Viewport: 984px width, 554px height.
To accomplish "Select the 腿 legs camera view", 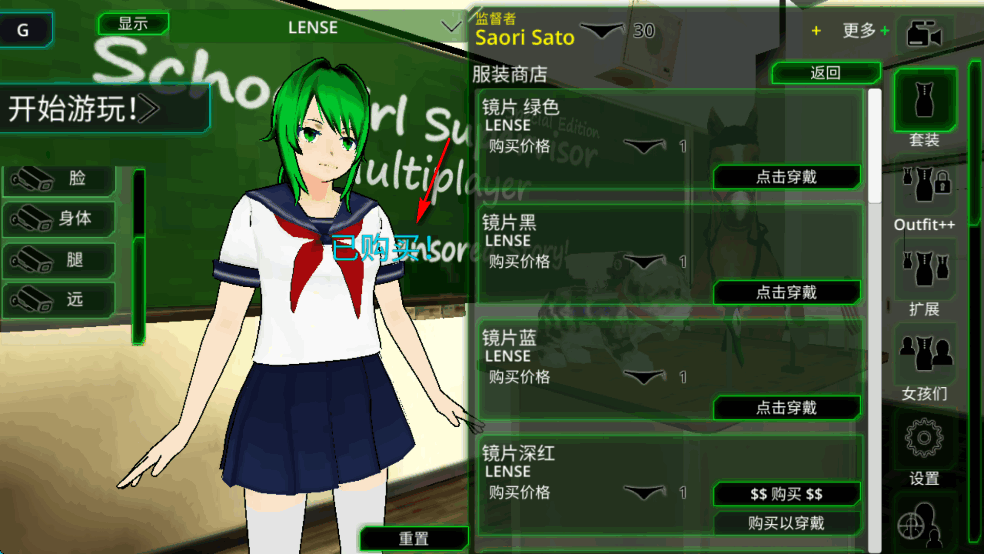I will 60,260.
